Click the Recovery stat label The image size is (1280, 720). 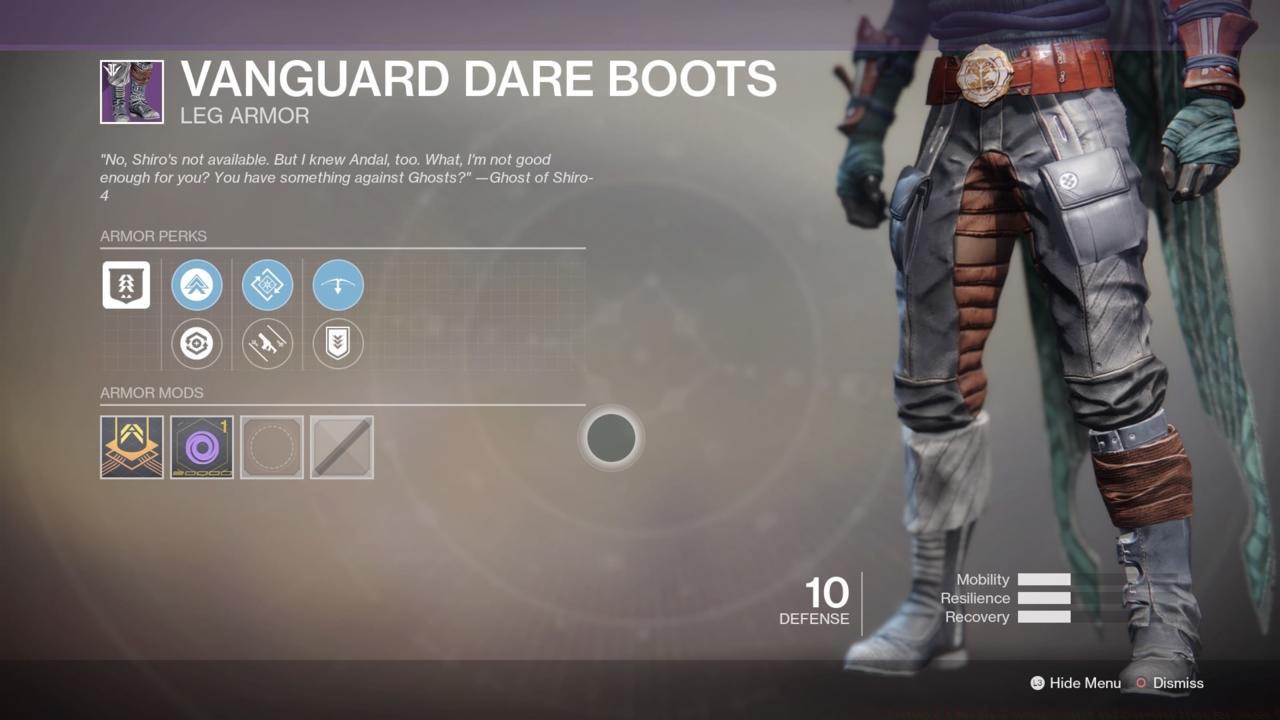click(977, 617)
